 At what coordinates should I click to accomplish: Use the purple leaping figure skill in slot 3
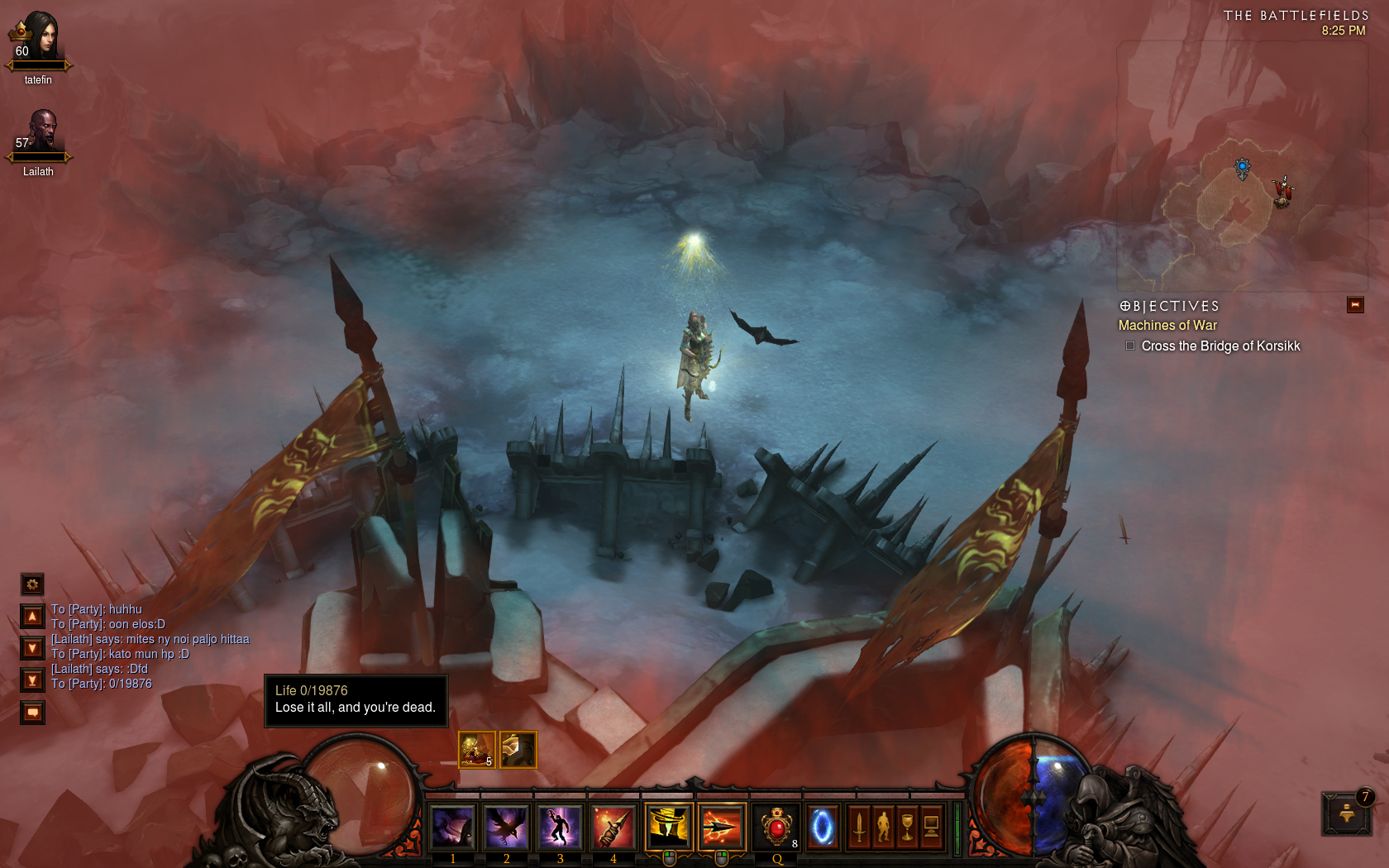click(560, 827)
